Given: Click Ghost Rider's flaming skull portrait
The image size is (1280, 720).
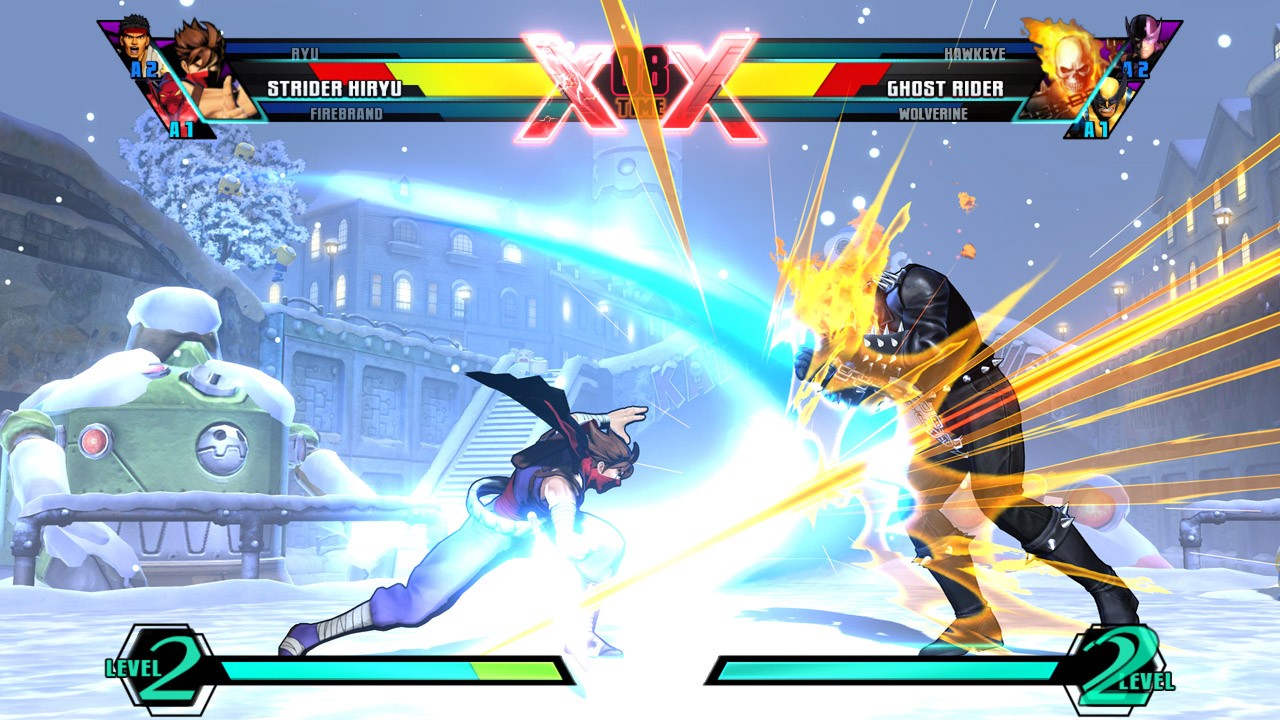Looking at the screenshot, I should pos(1071,71).
